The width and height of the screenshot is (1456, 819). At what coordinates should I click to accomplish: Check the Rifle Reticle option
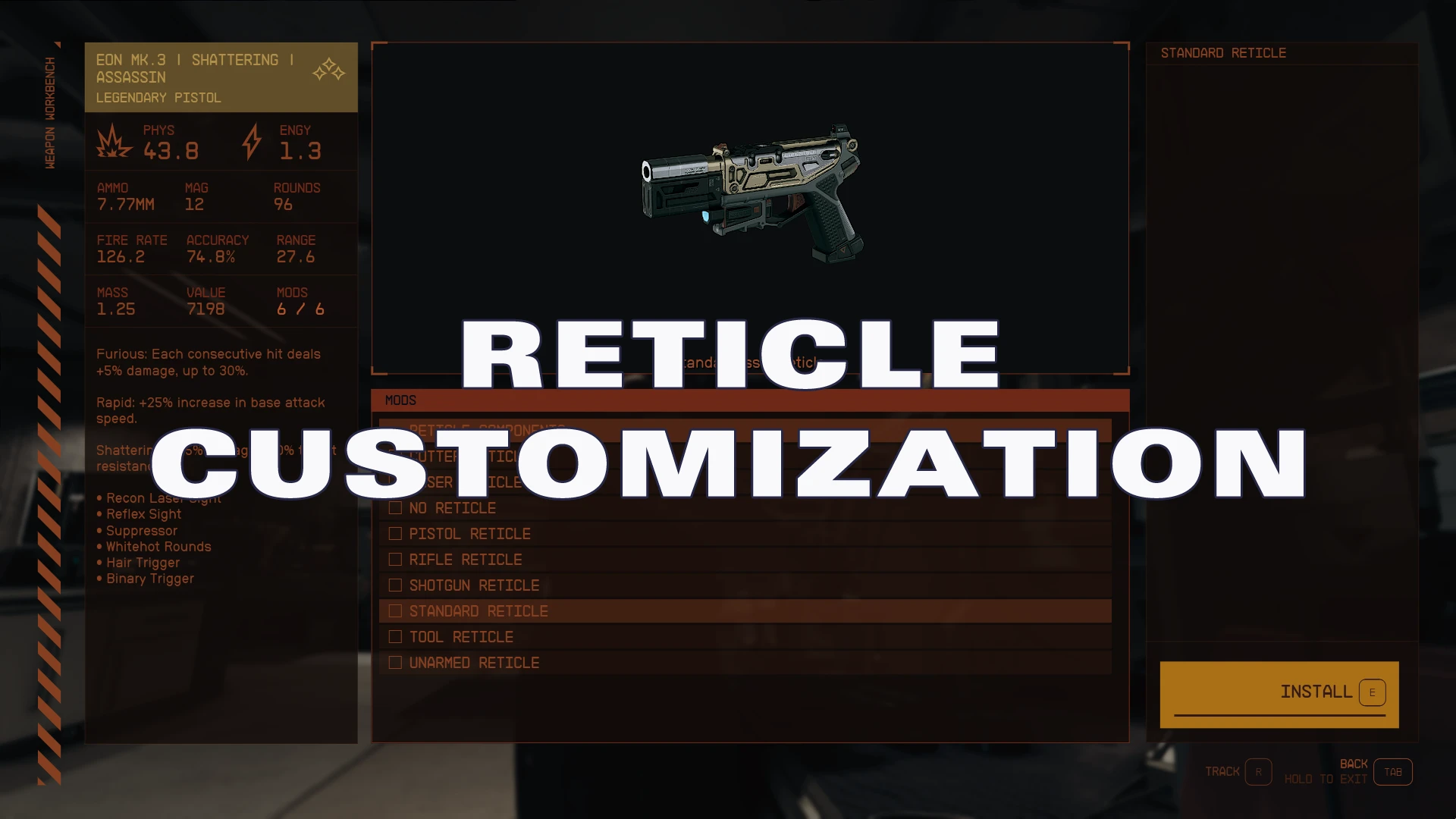click(395, 559)
